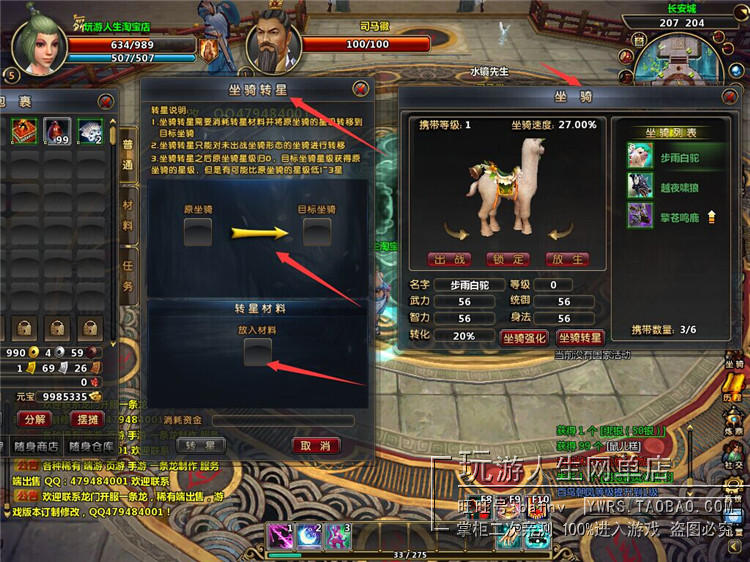The image size is (750, 562).
Task: Open 坐骑强化 mount enhancement
Action: pyautogui.click(x=523, y=338)
